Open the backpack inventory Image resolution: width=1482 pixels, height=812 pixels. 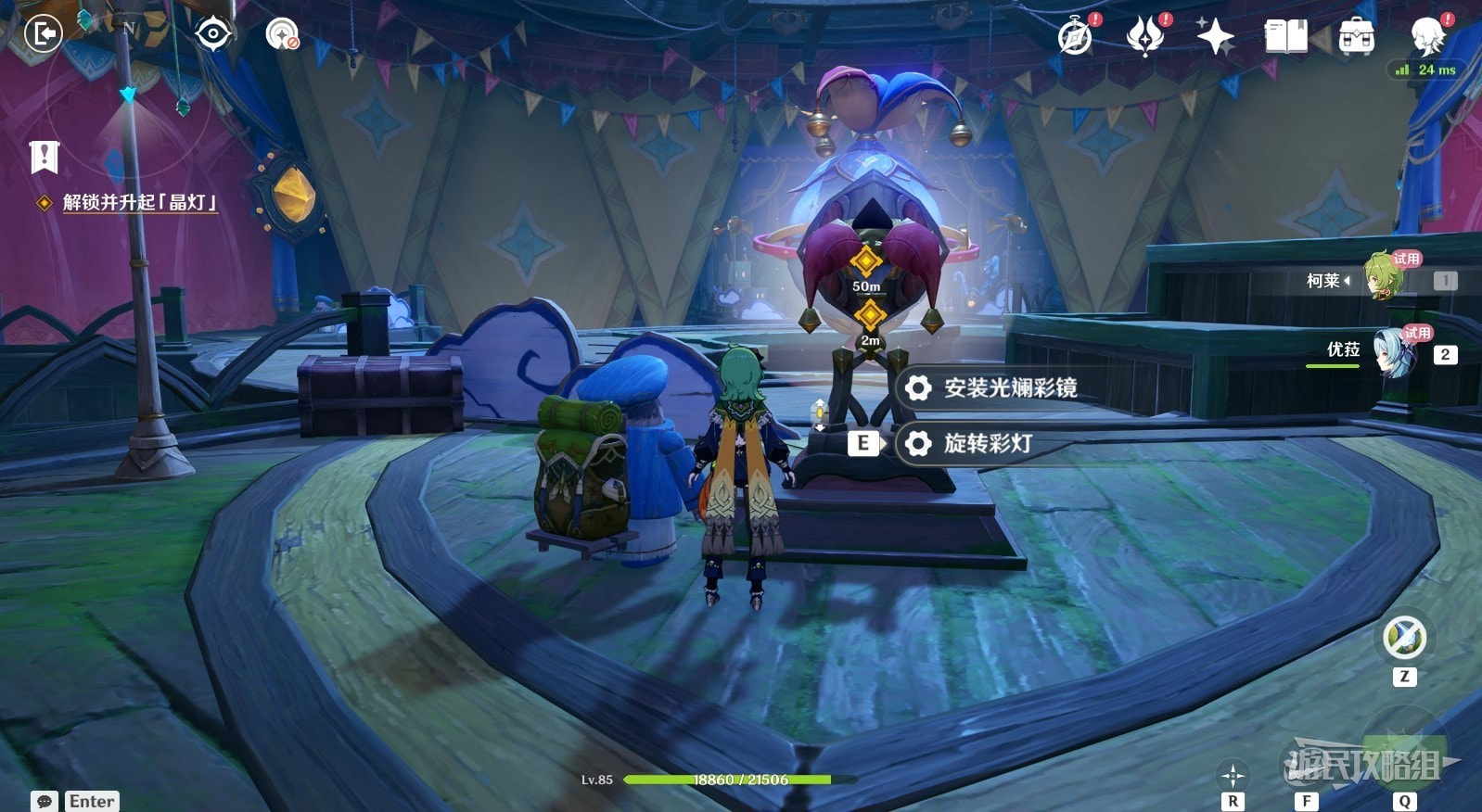pos(1356,37)
